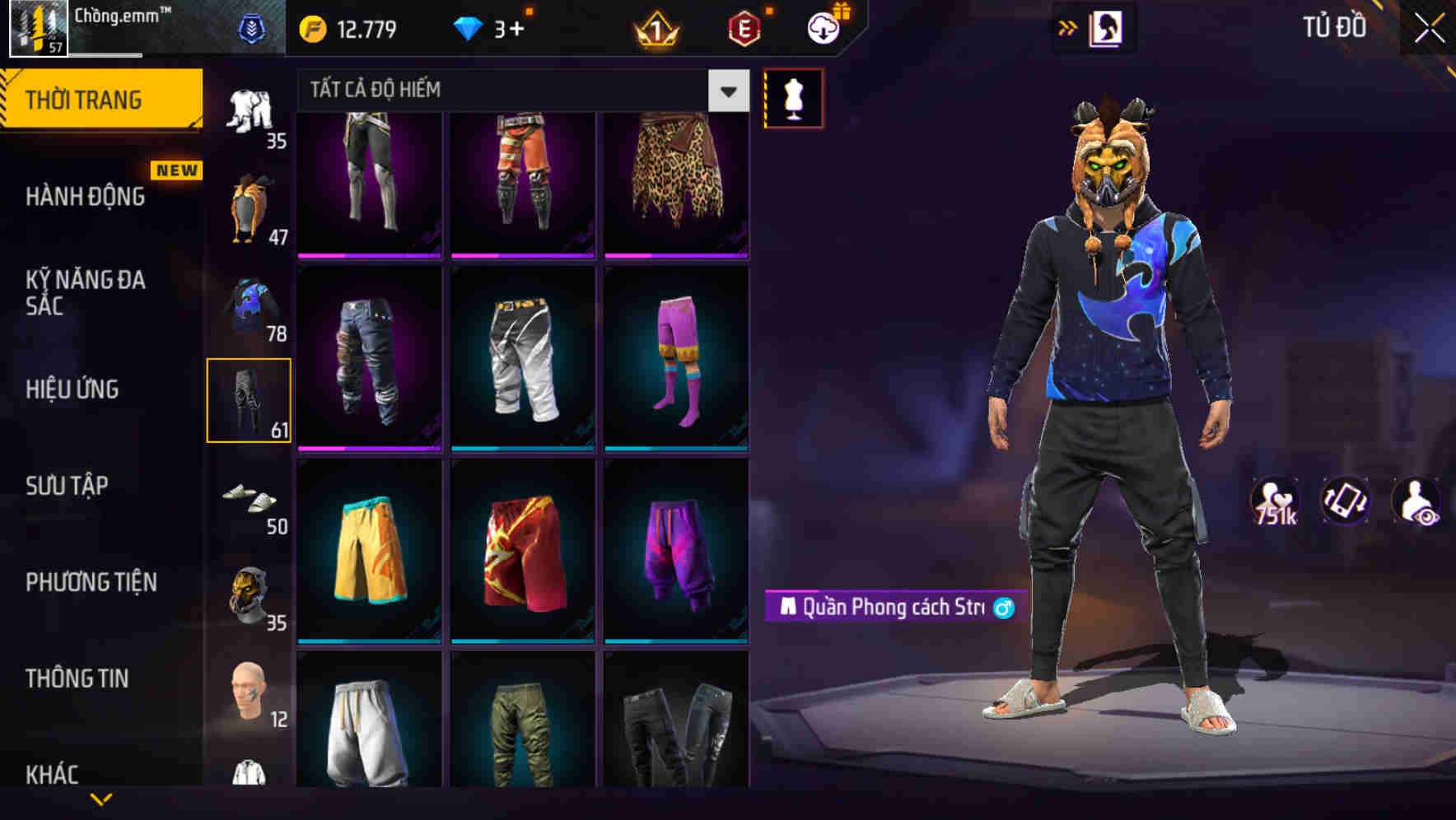Expand the hidden panel via double-arrow chevron
Screen dimensions: 1456x820
click(x=1068, y=27)
